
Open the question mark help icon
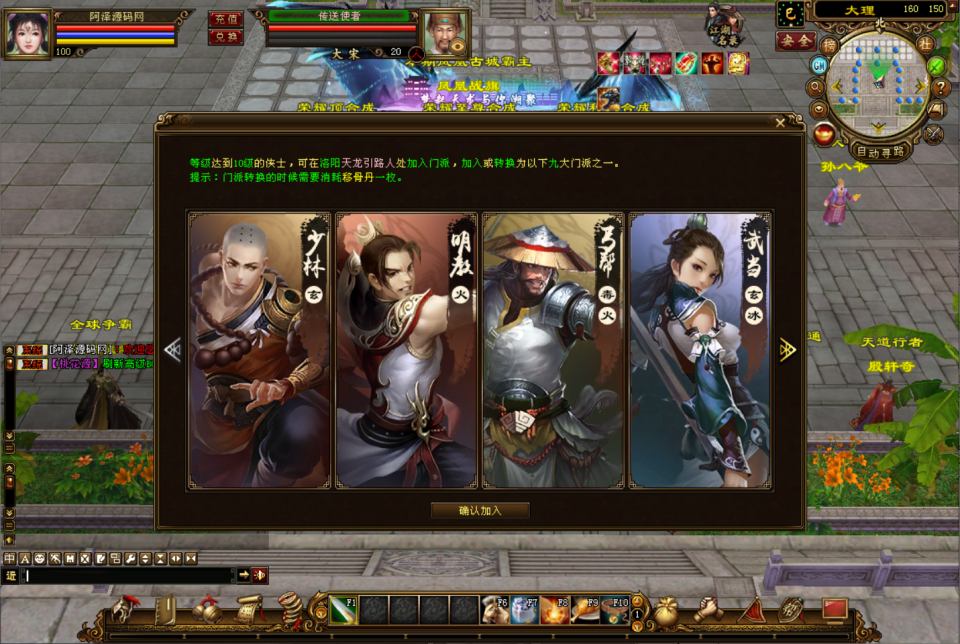coord(939,87)
